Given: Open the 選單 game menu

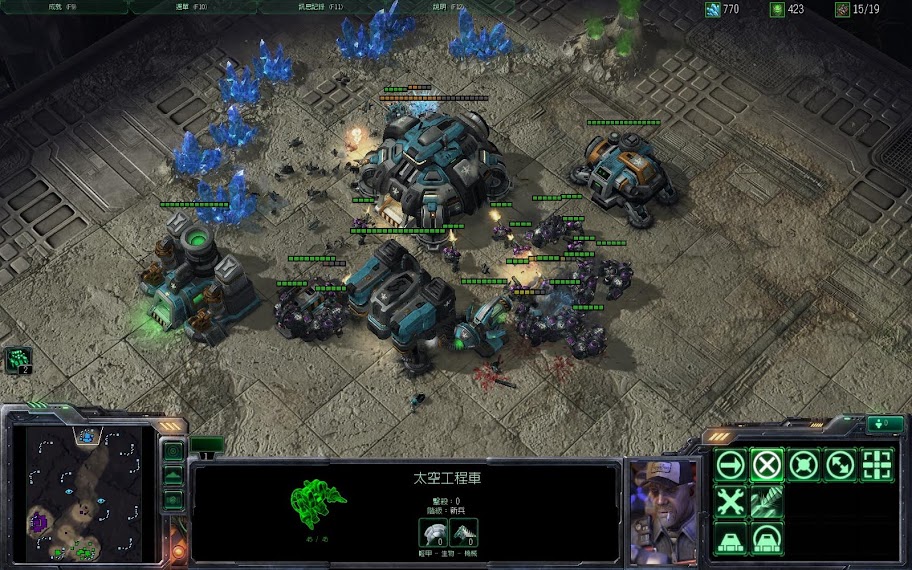Looking at the screenshot, I should tap(190, 7).
